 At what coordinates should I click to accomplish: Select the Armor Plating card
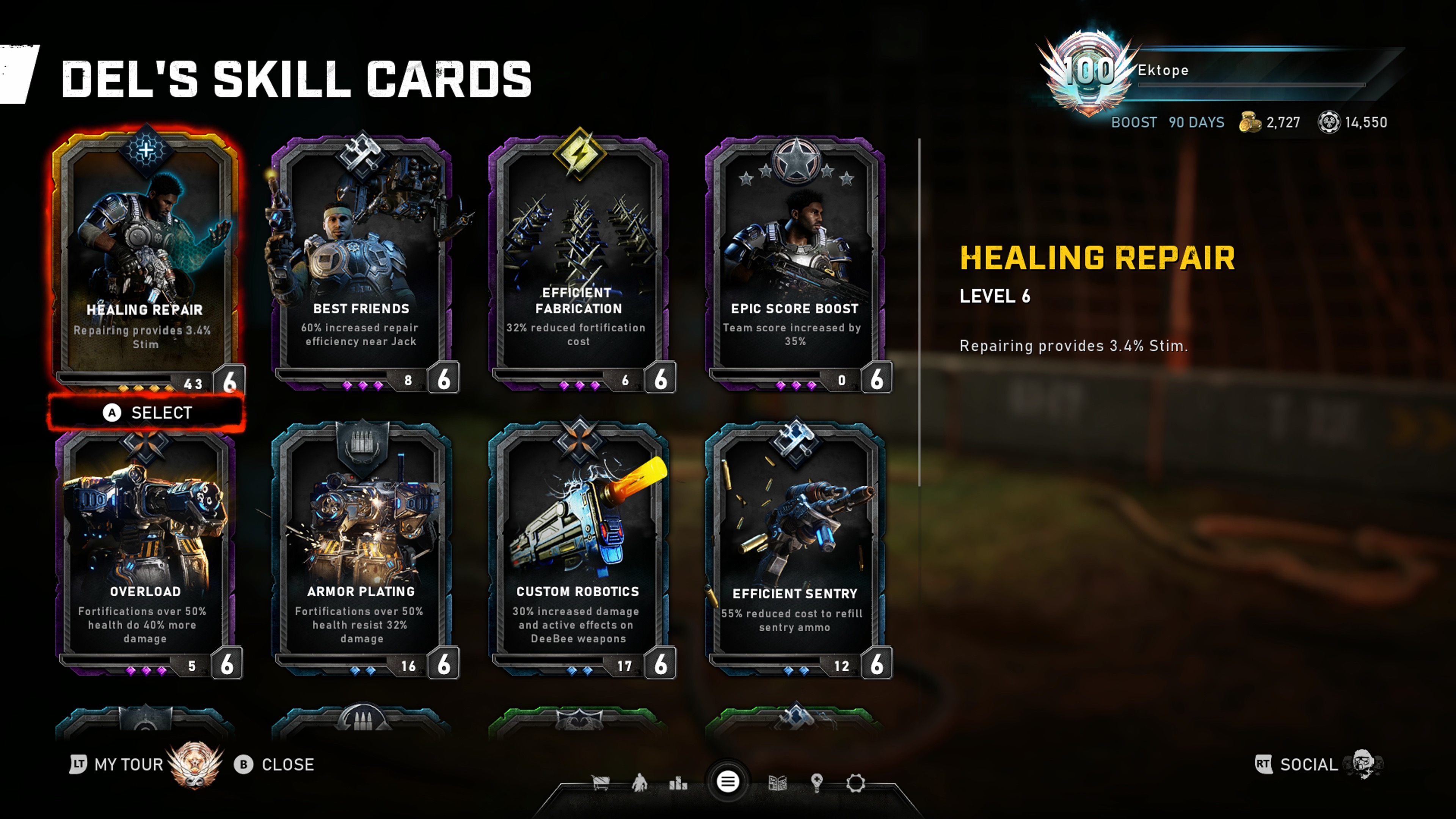click(362, 548)
